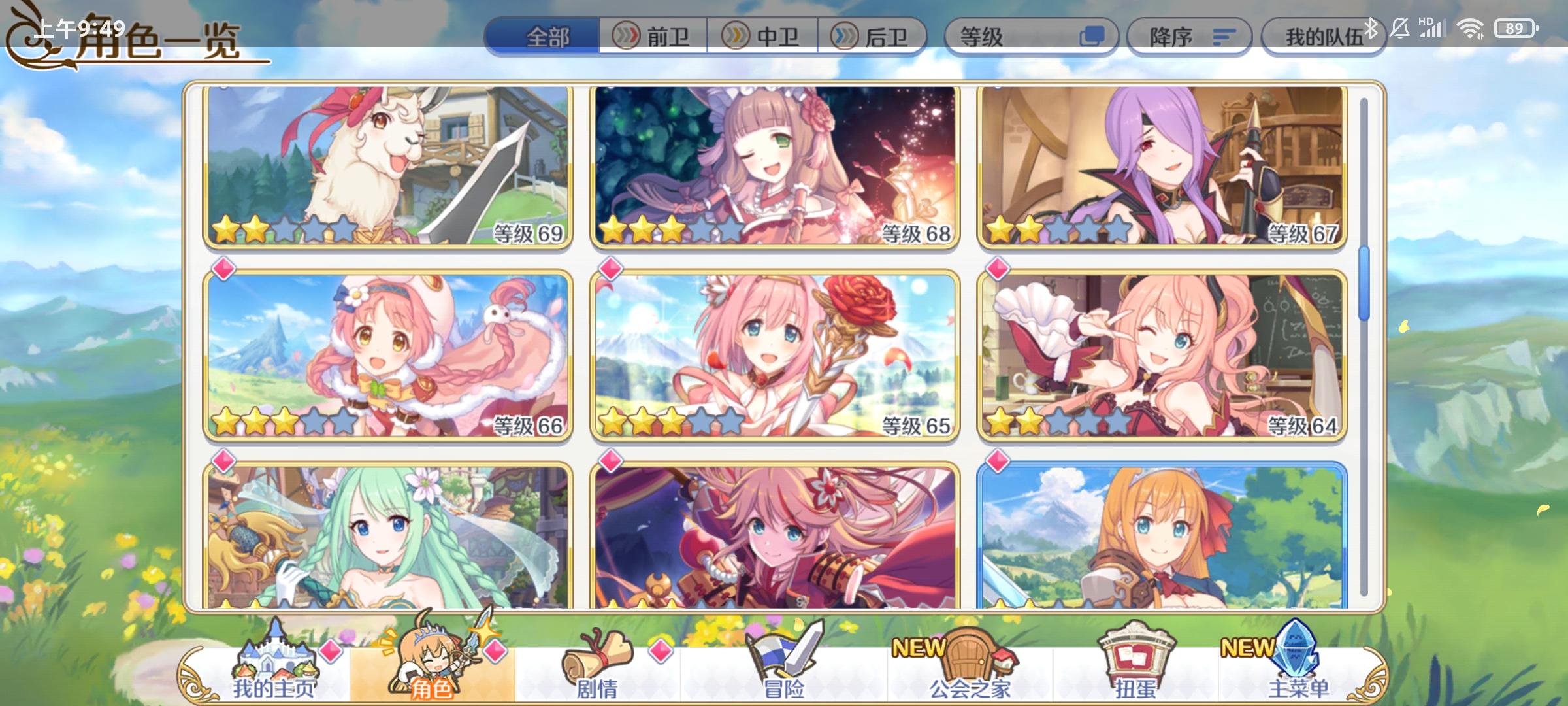The height and width of the screenshot is (706, 1568).
Task: Select the 全部 filter to show all characters
Action: tap(547, 37)
